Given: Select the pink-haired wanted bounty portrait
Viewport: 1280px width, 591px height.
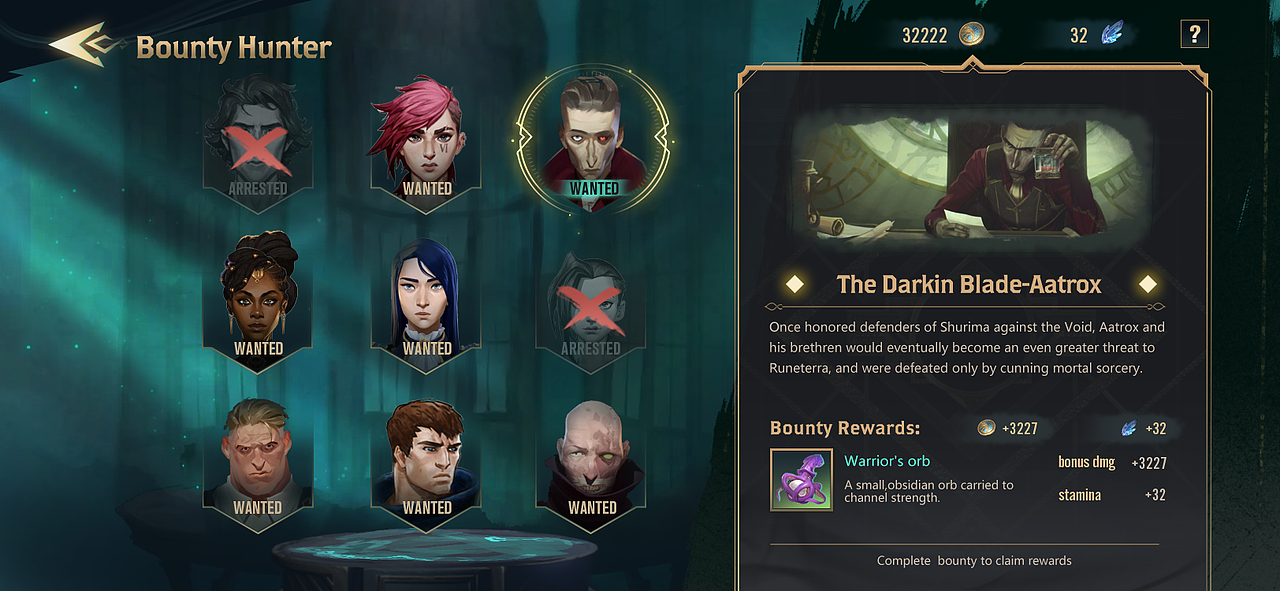Looking at the screenshot, I should click(x=426, y=139).
